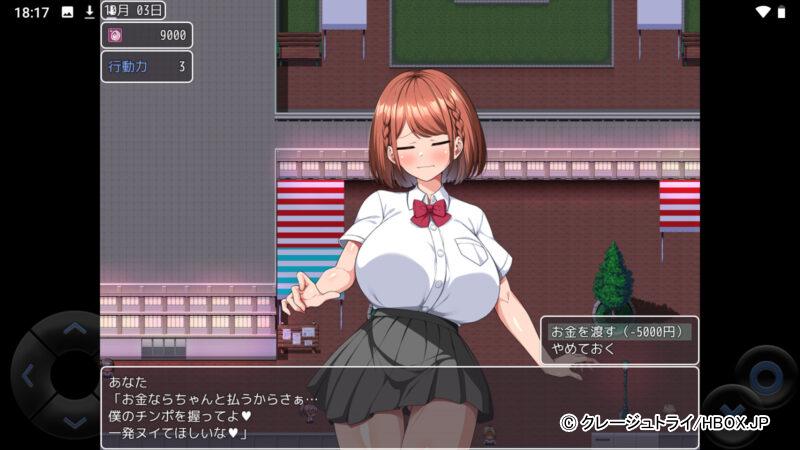This screenshot has width=800, height=450.
Task: Tap the virtual d-pad left arrow
Action: tap(28, 376)
